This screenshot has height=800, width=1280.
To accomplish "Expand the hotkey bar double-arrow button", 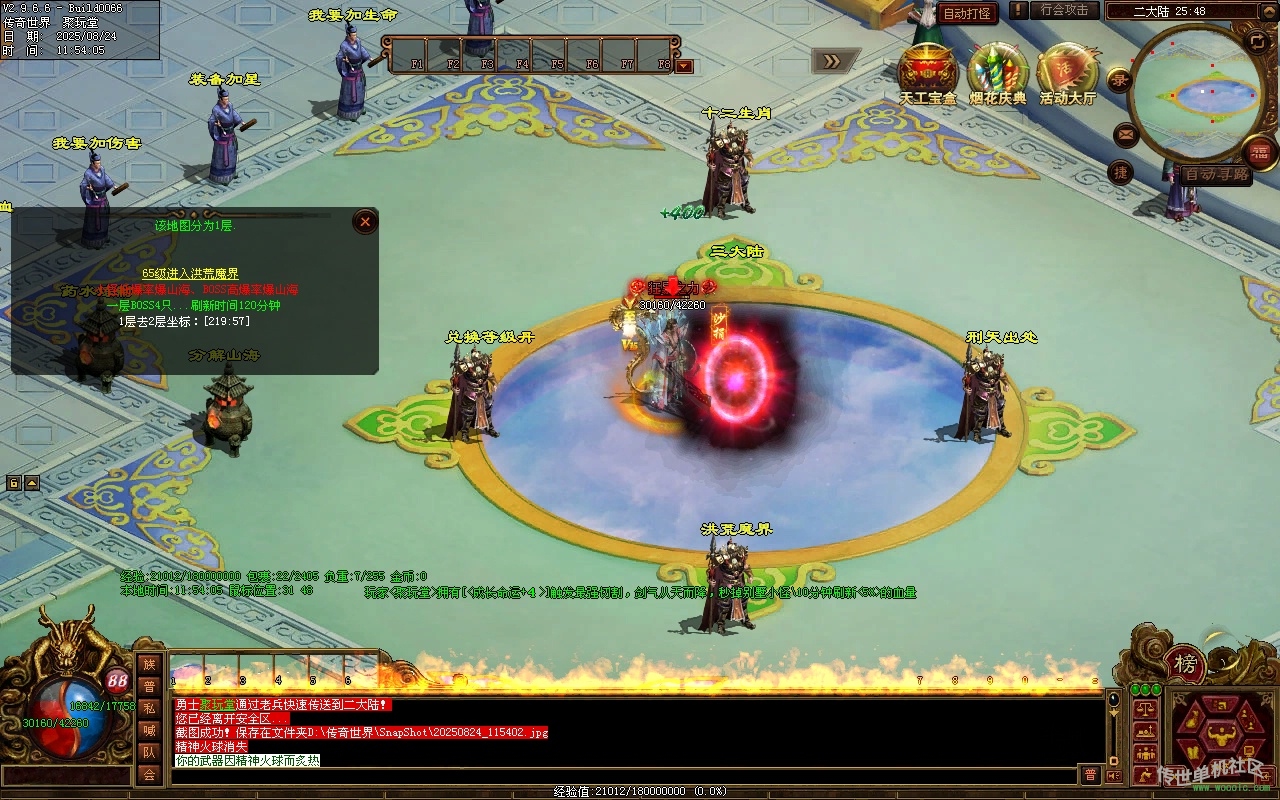I will coord(832,61).
